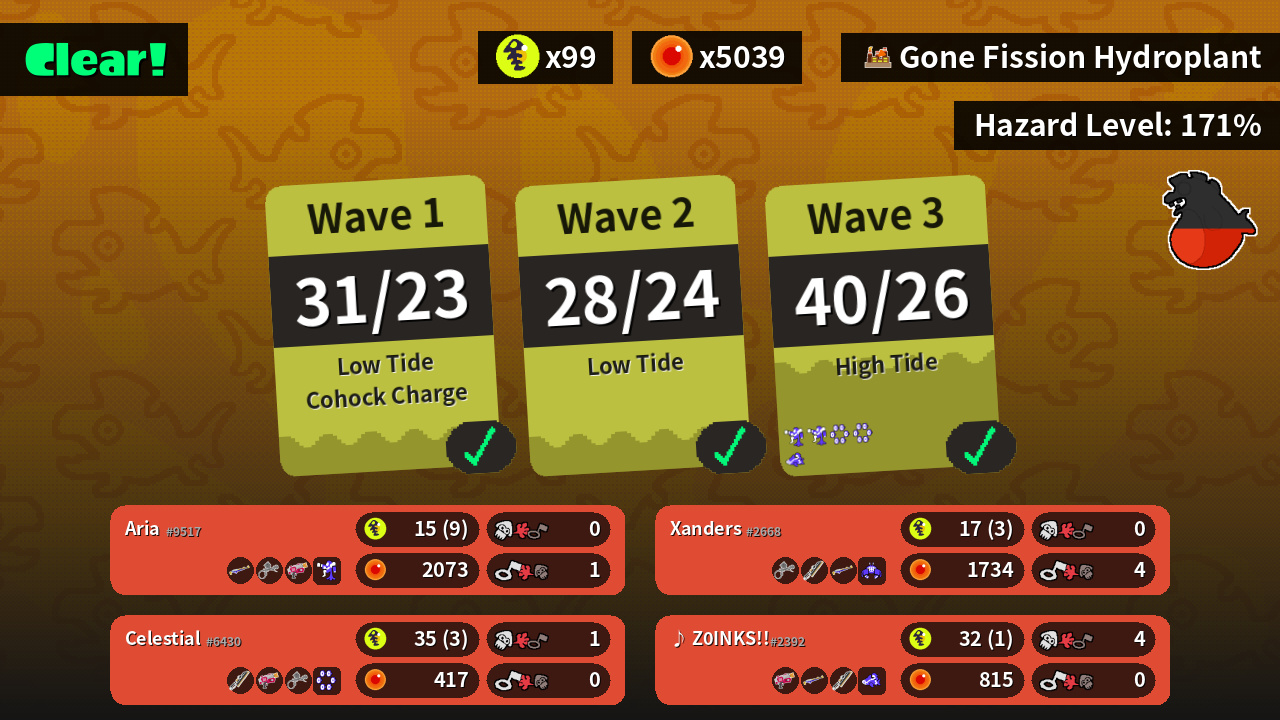Select the Z0INKS!! player result row
1280x720 pixels.
(912, 660)
